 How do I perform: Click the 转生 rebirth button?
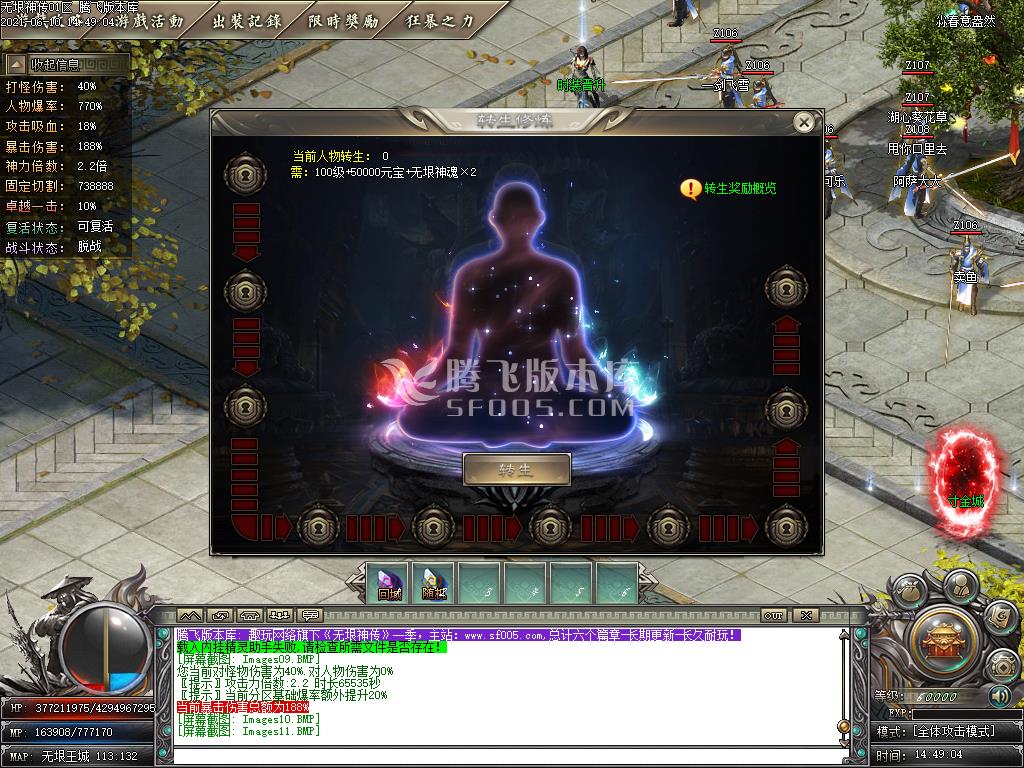point(516,469)
